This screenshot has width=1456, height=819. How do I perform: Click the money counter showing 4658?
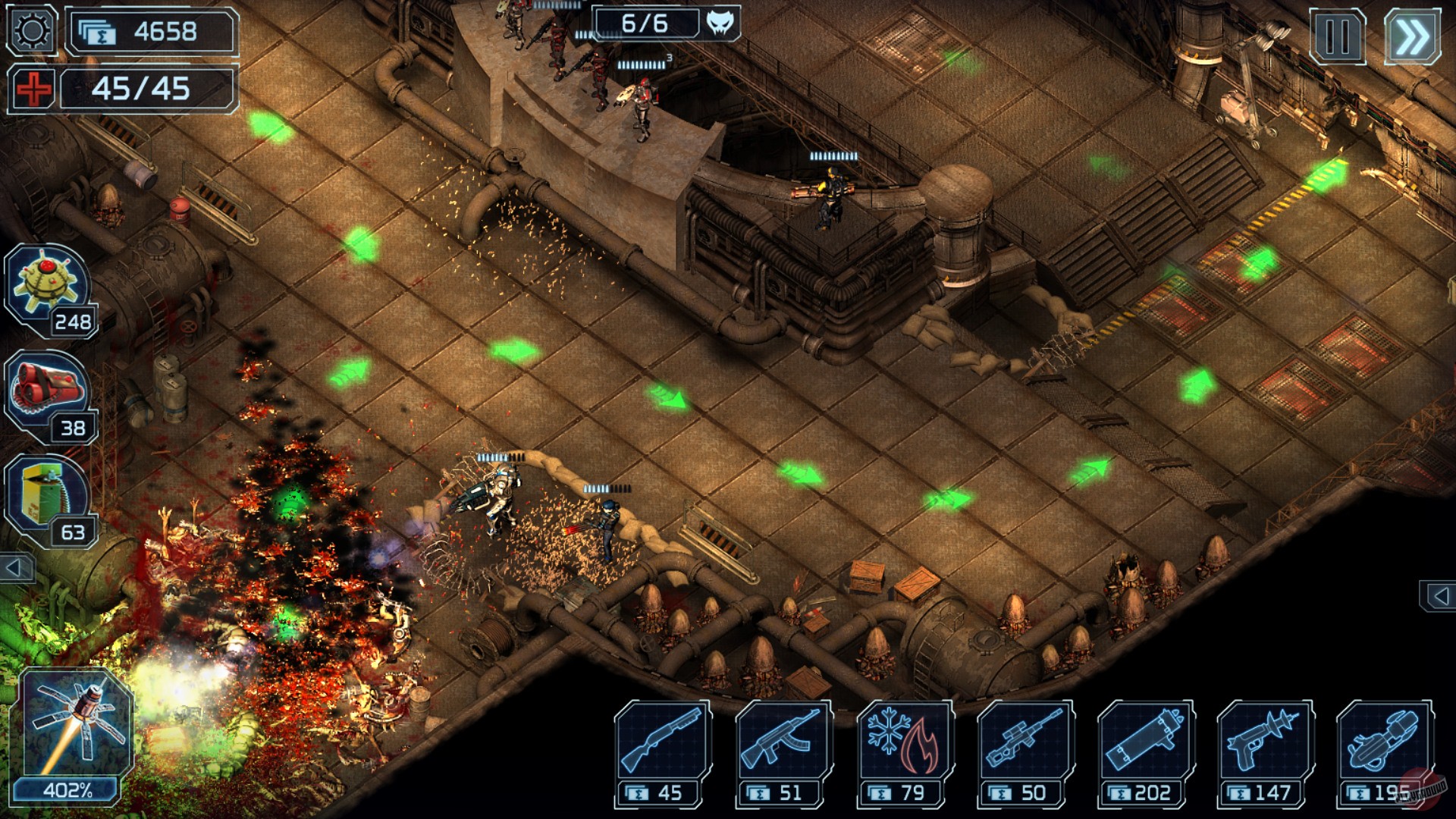[x=152, y=32]
